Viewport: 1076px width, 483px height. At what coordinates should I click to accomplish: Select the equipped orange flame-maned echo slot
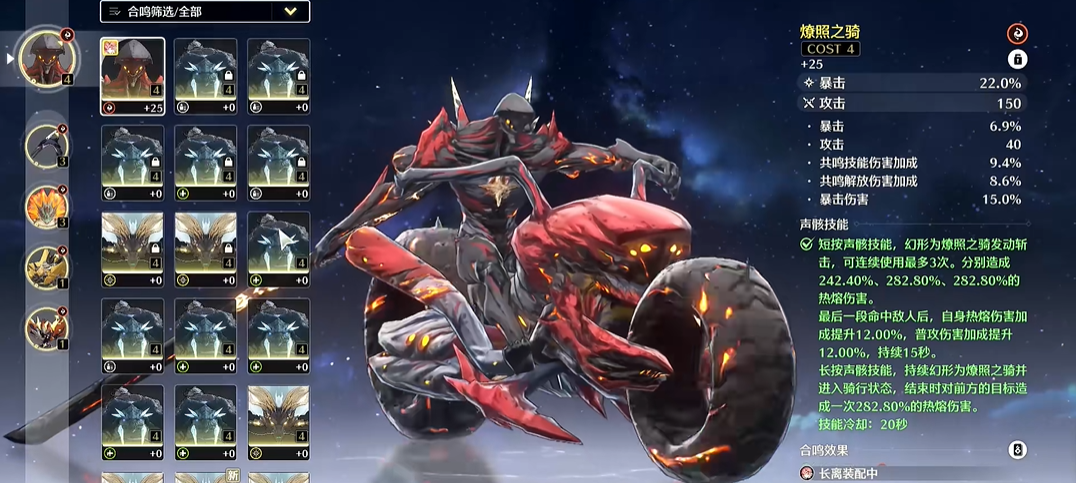[x=46, y=207]
